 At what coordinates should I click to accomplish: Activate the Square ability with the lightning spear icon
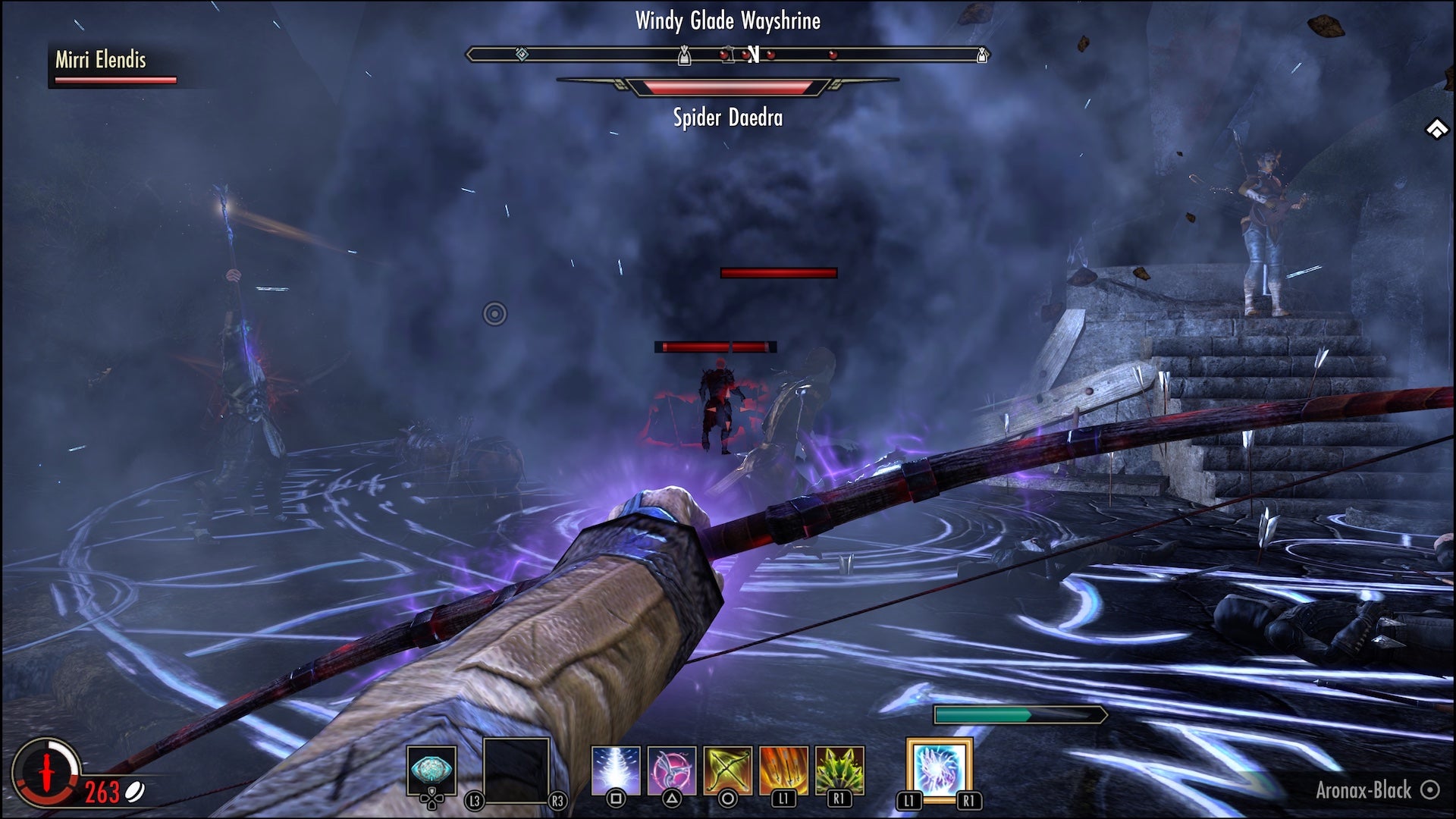tap(616, 768)
